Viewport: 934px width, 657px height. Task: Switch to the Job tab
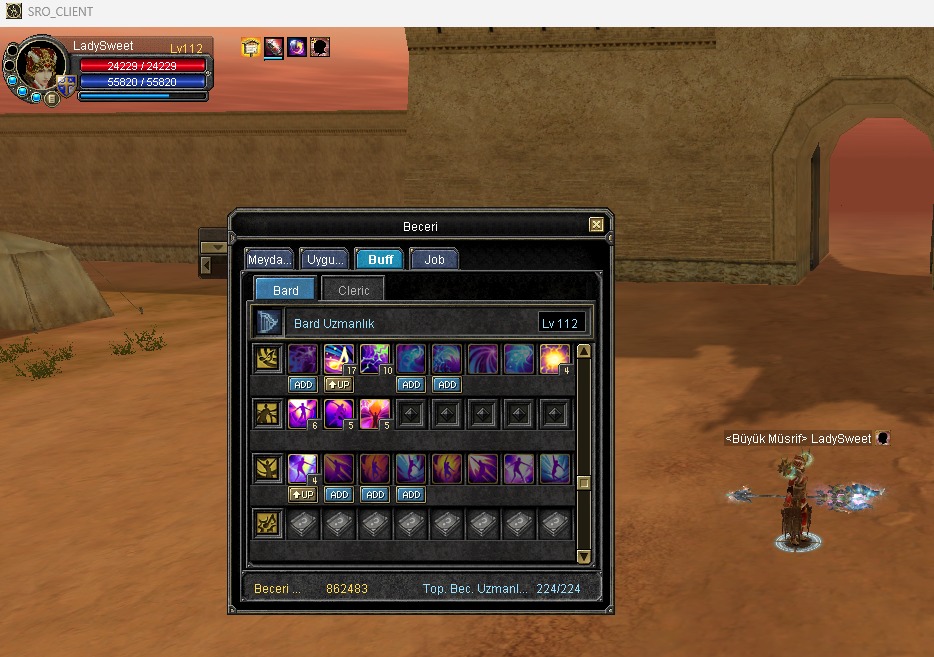(434, 259)
